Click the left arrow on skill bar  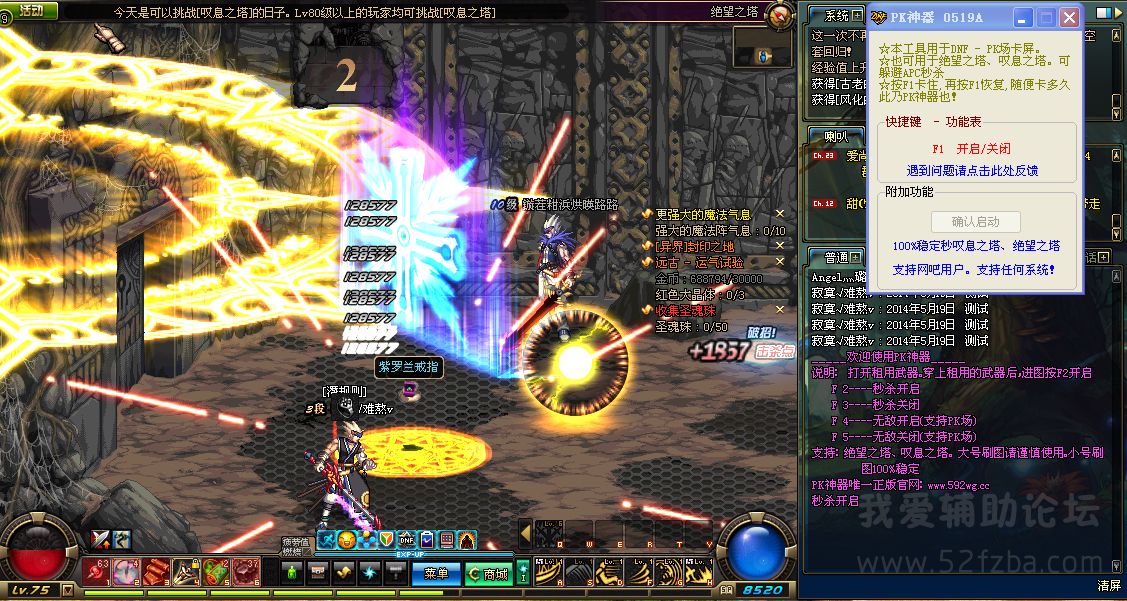[525, 532]
